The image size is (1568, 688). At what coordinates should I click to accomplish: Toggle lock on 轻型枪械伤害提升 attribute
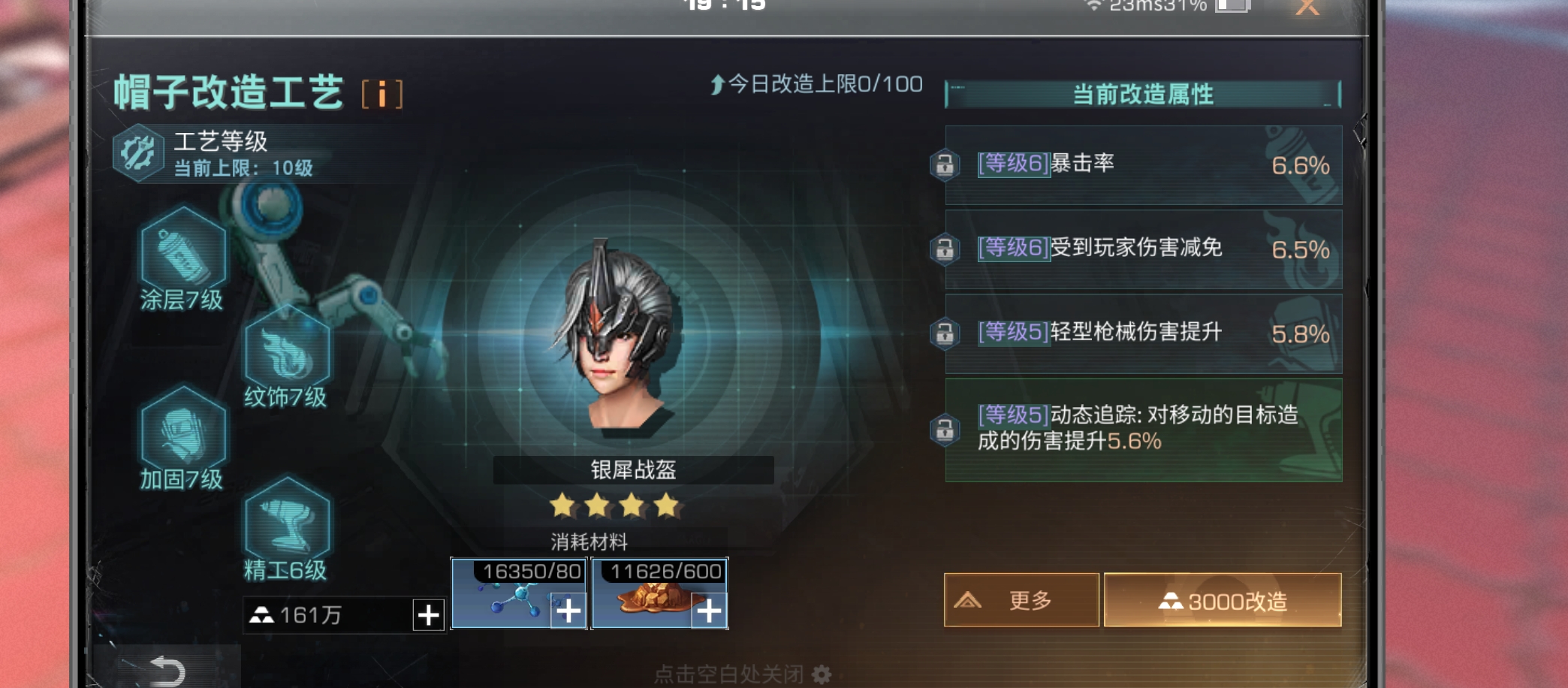945,333
